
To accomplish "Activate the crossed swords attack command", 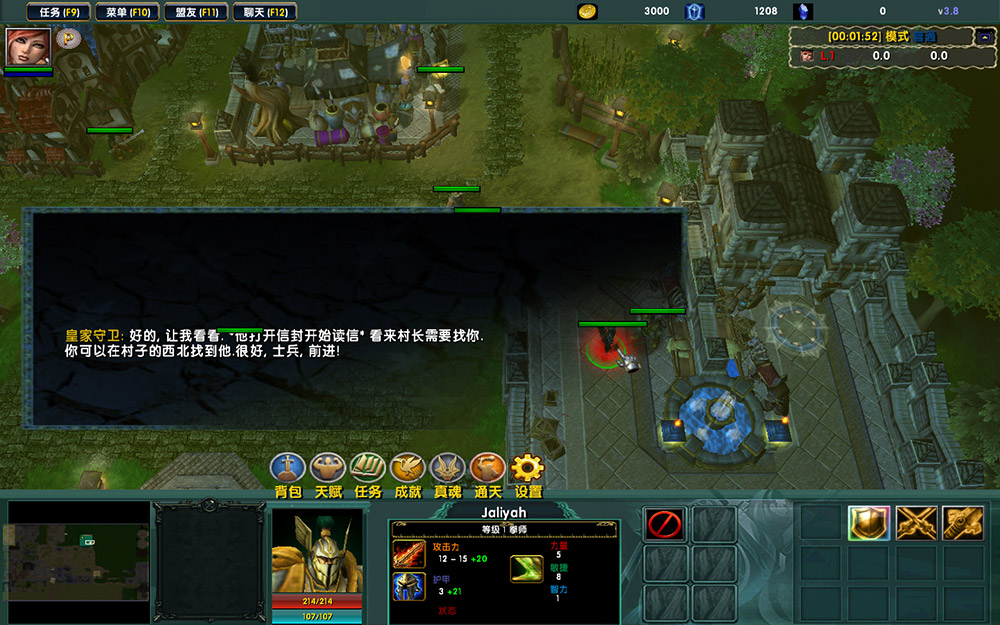I will pos(916,523).
